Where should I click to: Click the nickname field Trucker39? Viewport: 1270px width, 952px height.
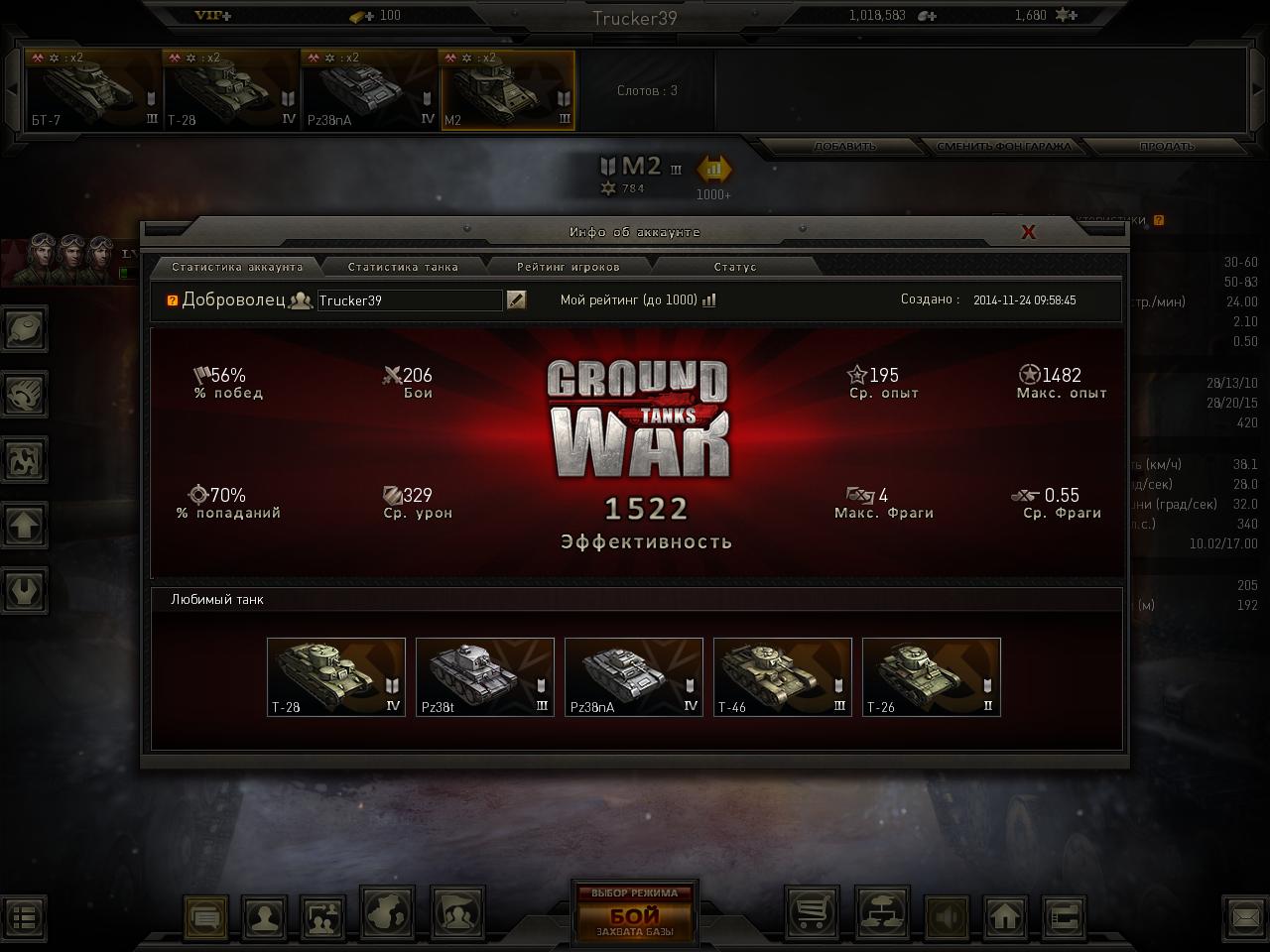coord(409,300)
